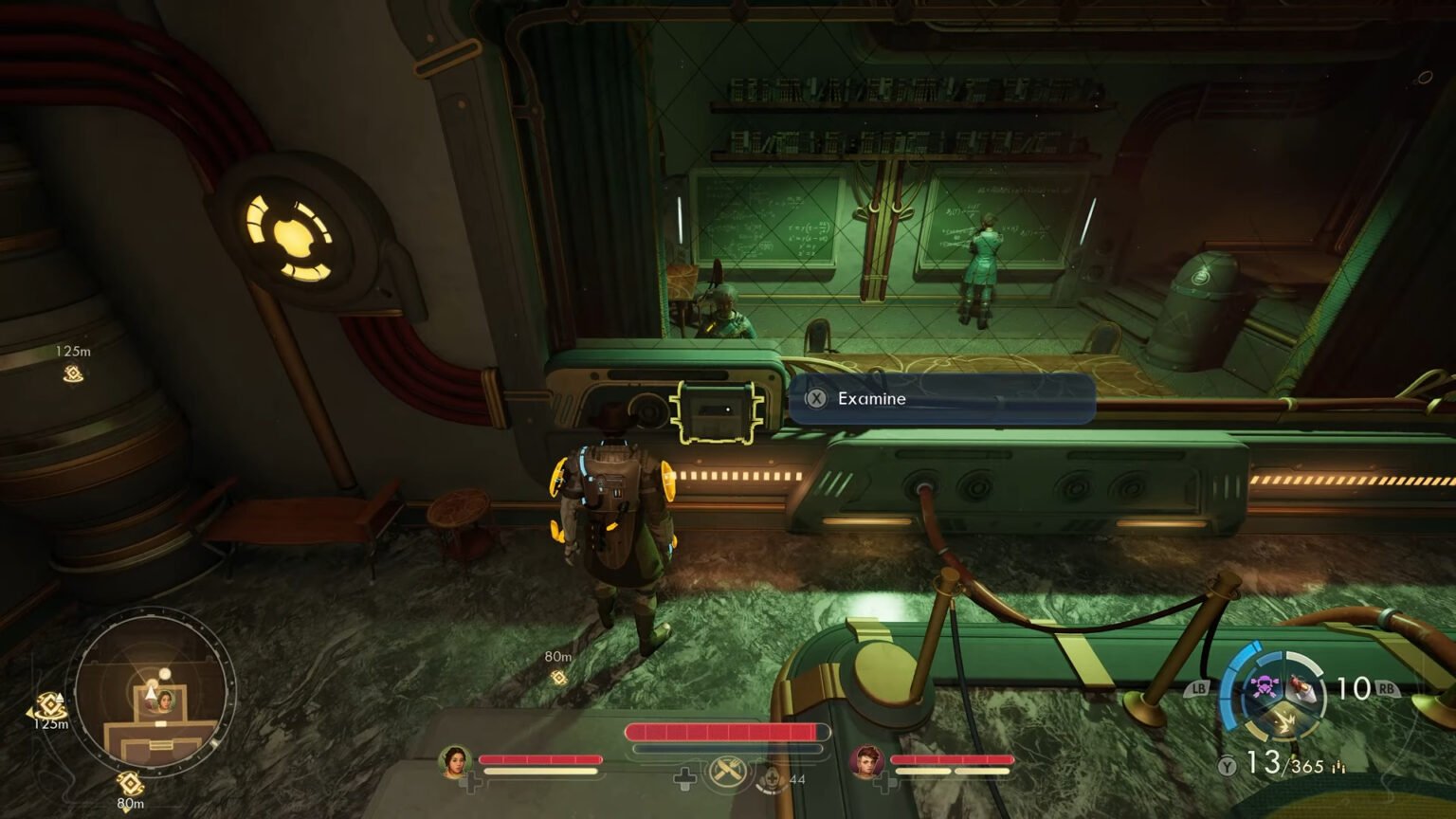This screenshot has height=819, width=1456.
Task: Click the 125m objective marker beside minimap
Action: (x=48, y=706)
